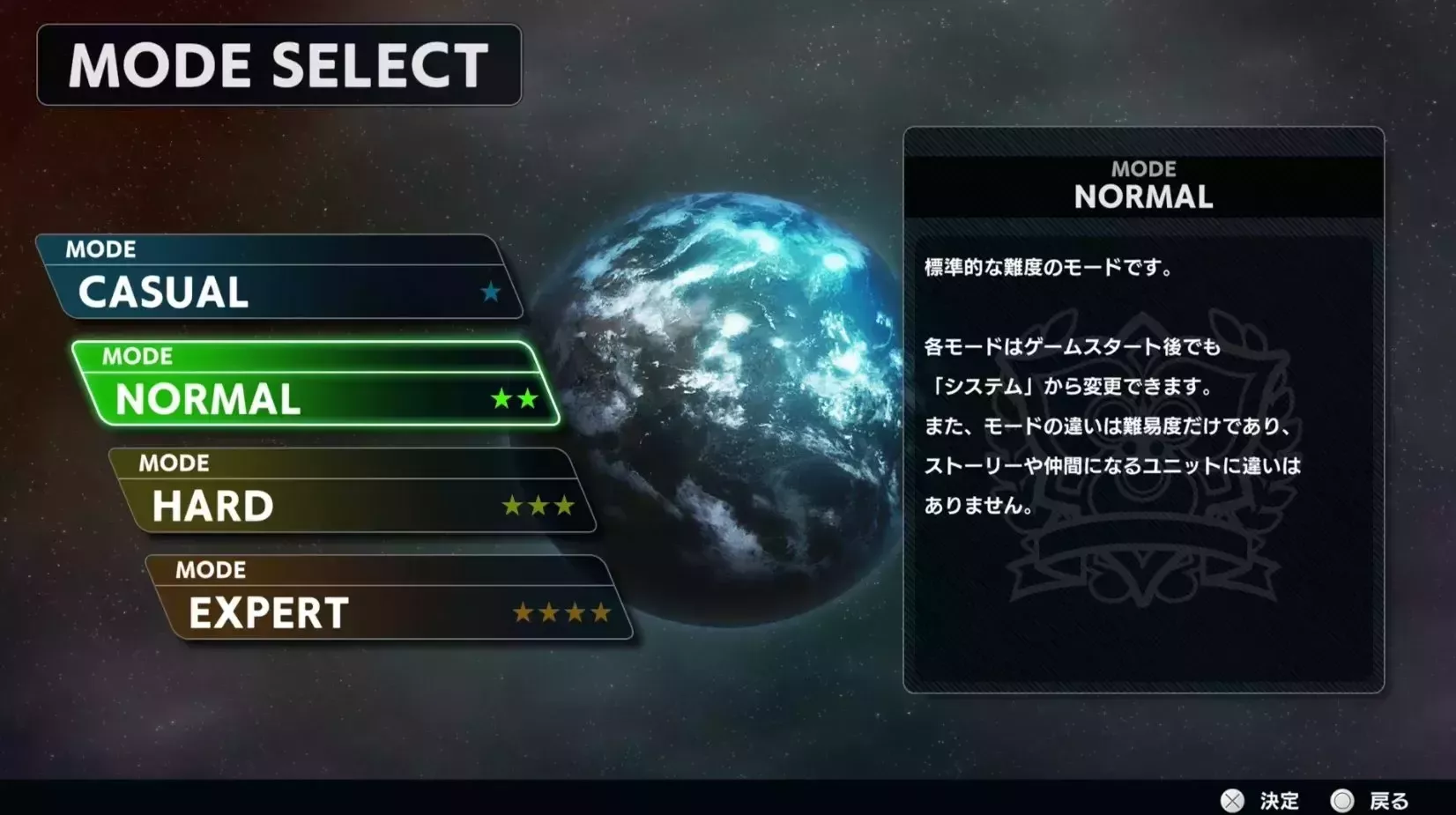Click the MODE SELECT title banner
Image resolution: width=1456 pixels, height=815 pixels.
tap(278, 65)
